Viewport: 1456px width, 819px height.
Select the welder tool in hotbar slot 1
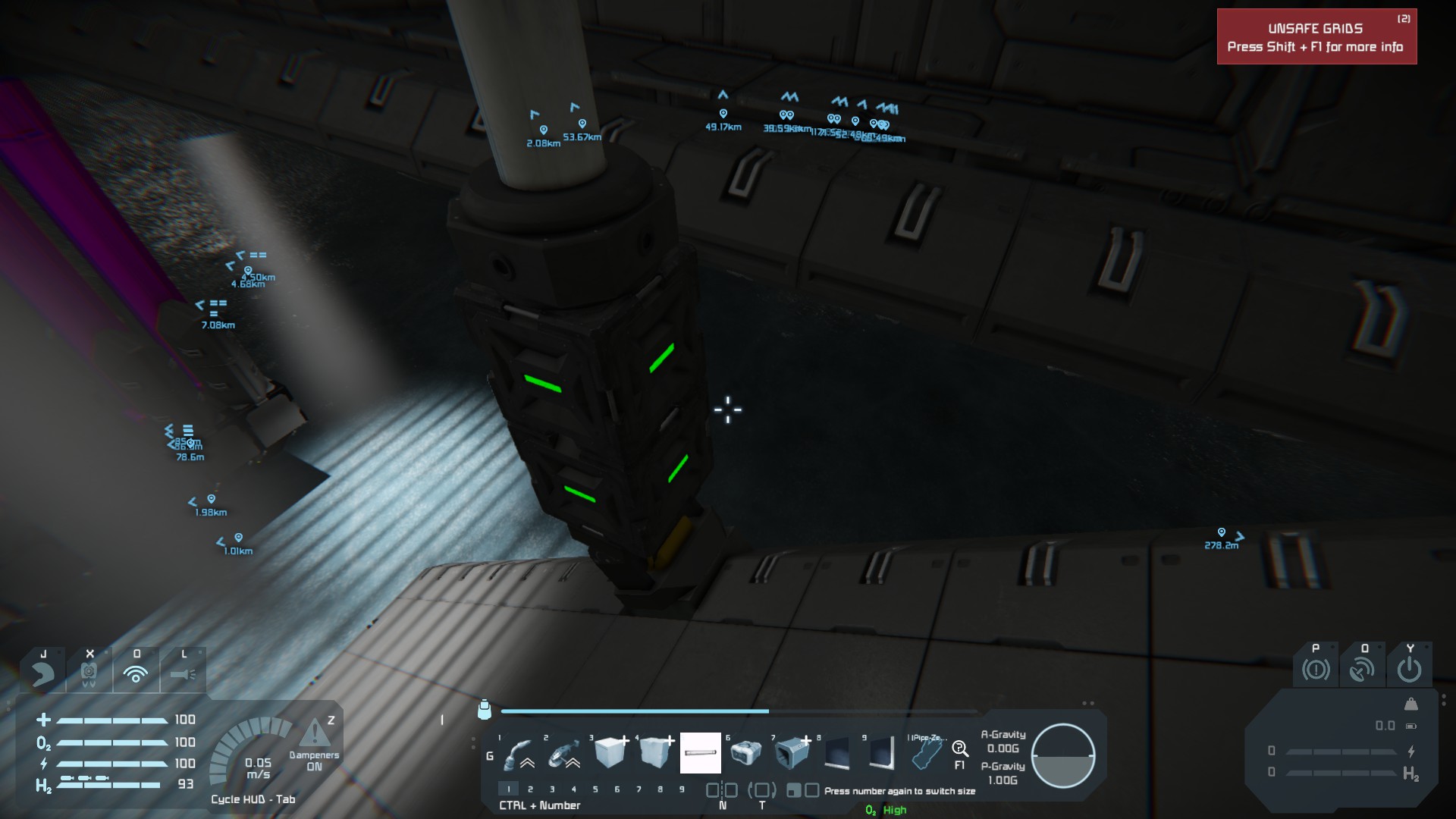tap(519, 753)
